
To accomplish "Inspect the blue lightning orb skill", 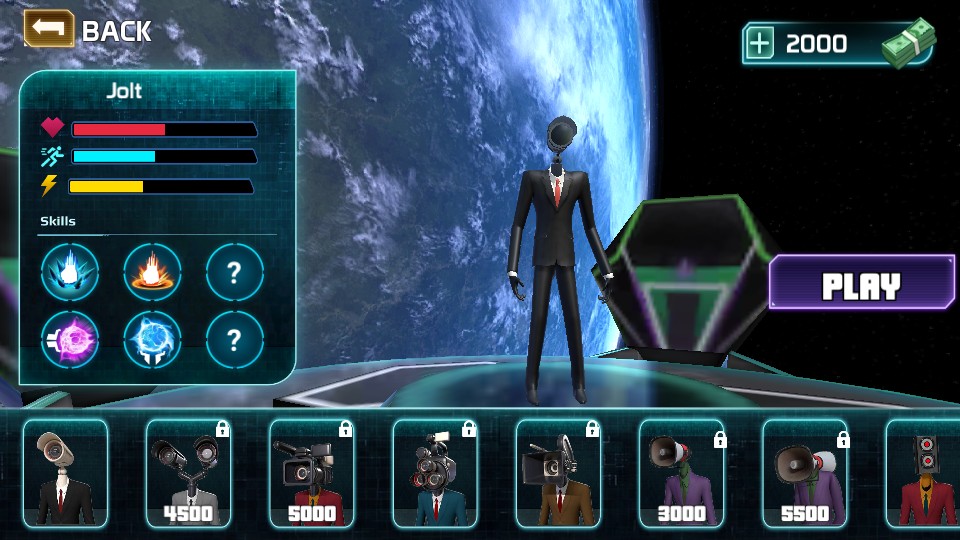I will [152, 340].
